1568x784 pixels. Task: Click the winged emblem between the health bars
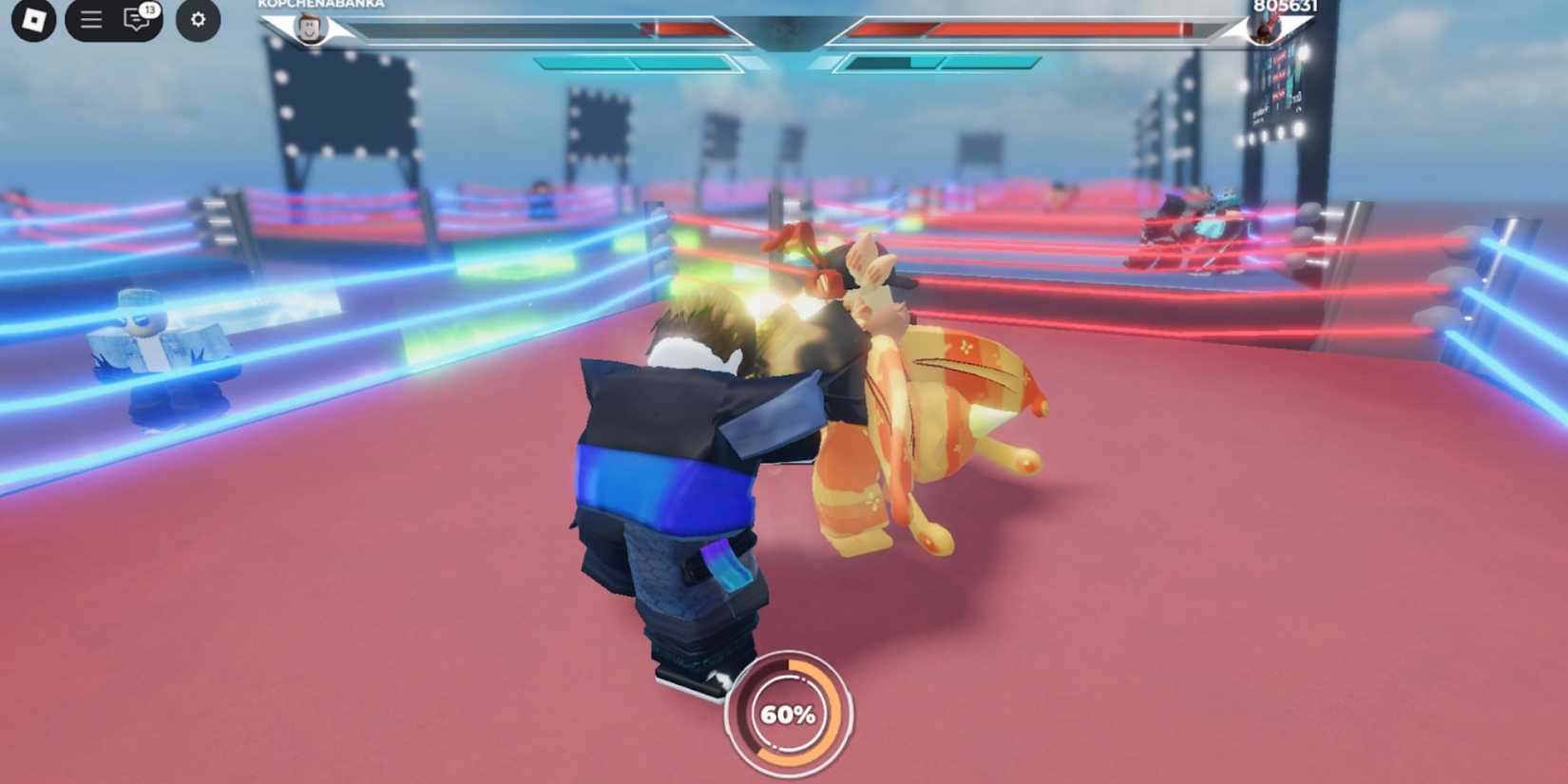[785, 30]
